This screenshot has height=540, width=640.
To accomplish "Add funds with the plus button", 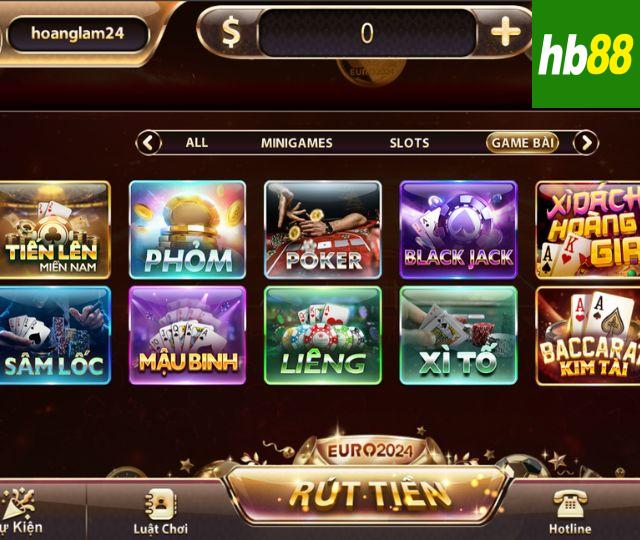I will coord(506,32).
